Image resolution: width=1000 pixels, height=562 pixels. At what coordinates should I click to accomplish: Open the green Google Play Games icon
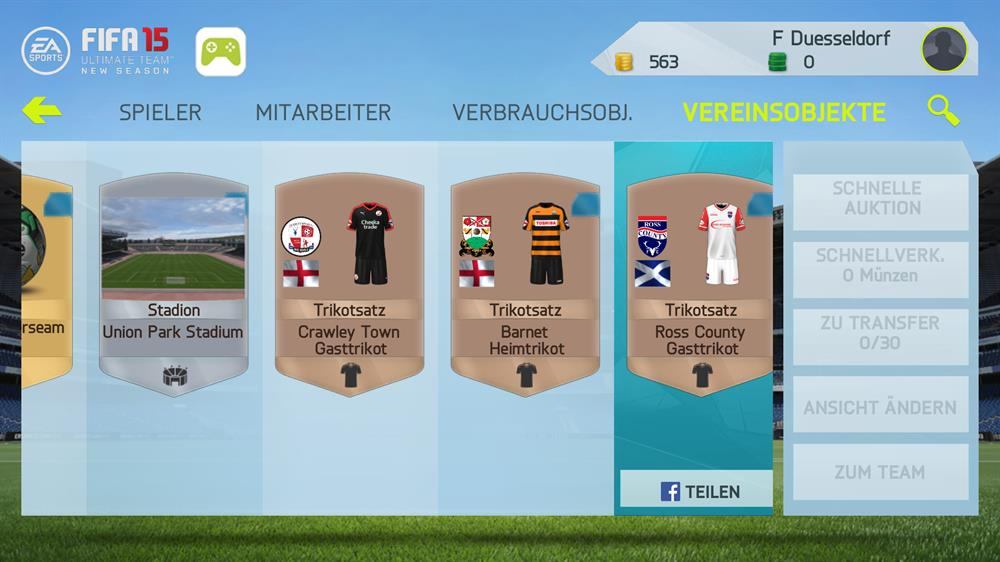pos(221,51)
